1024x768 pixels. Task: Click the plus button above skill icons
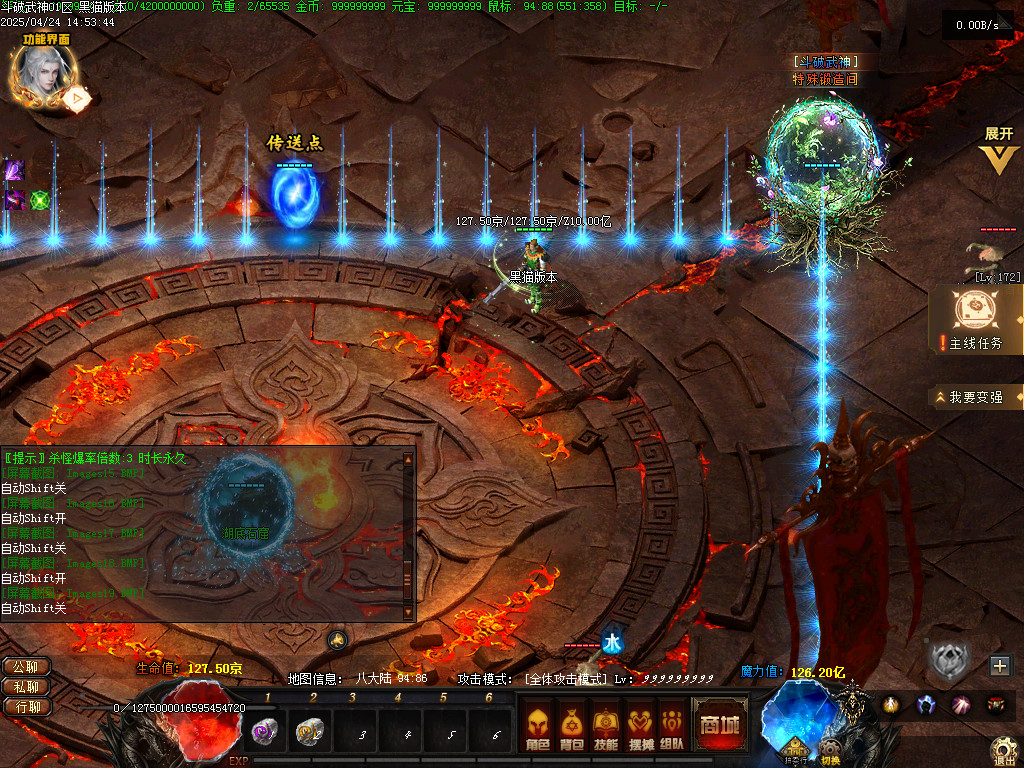click(1000, 665)
